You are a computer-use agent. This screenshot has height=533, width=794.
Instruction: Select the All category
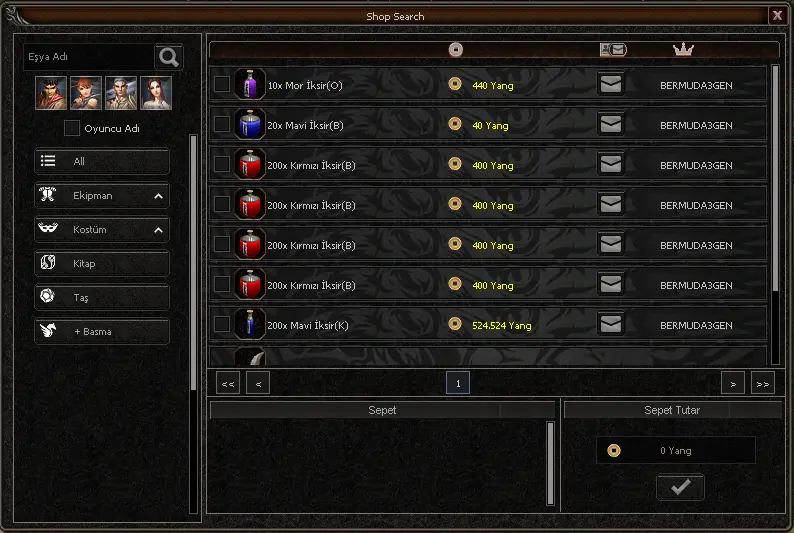point(101,162)
